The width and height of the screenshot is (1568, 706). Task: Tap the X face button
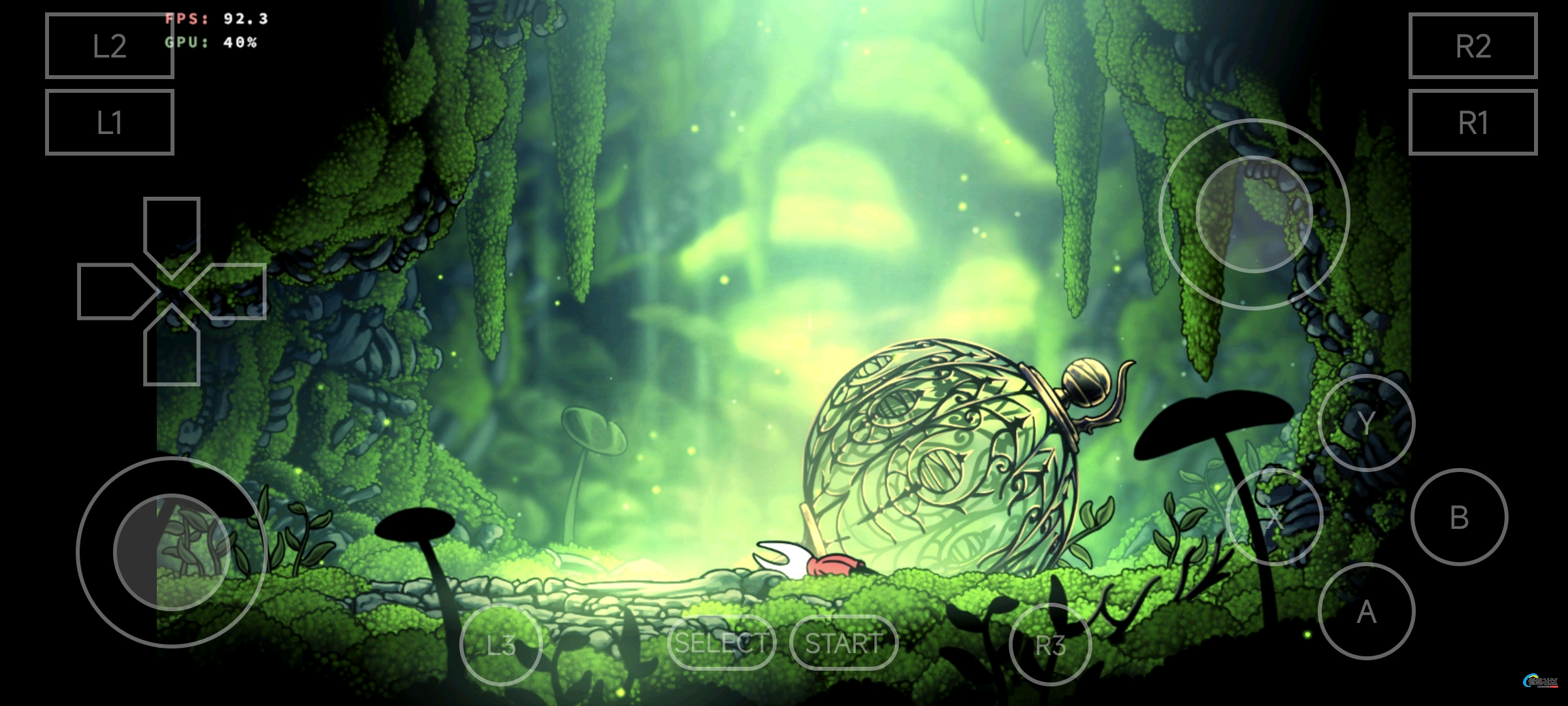1274,517
